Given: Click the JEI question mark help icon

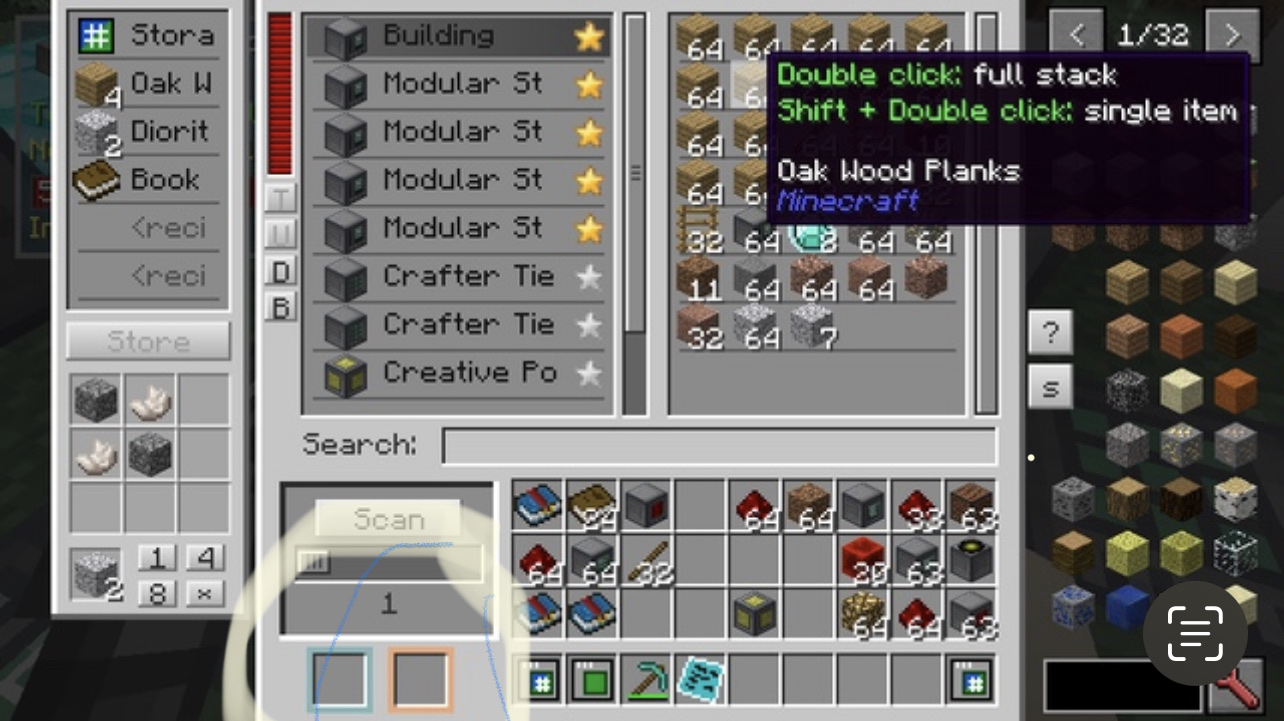Looking at the screenshot, I should [1050, 333].
